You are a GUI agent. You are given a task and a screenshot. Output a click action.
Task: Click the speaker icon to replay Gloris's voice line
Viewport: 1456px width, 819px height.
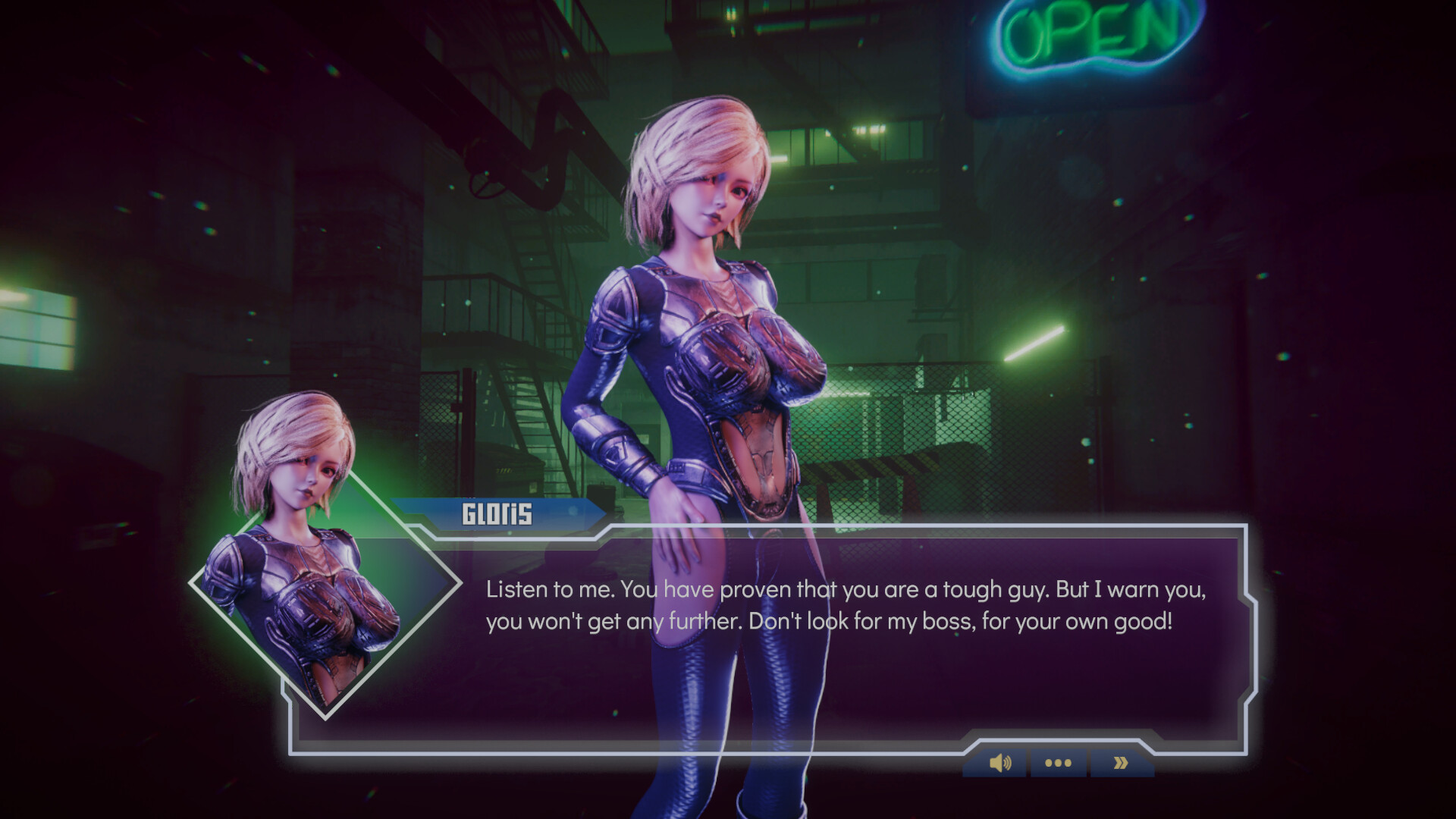[1001, 763]
